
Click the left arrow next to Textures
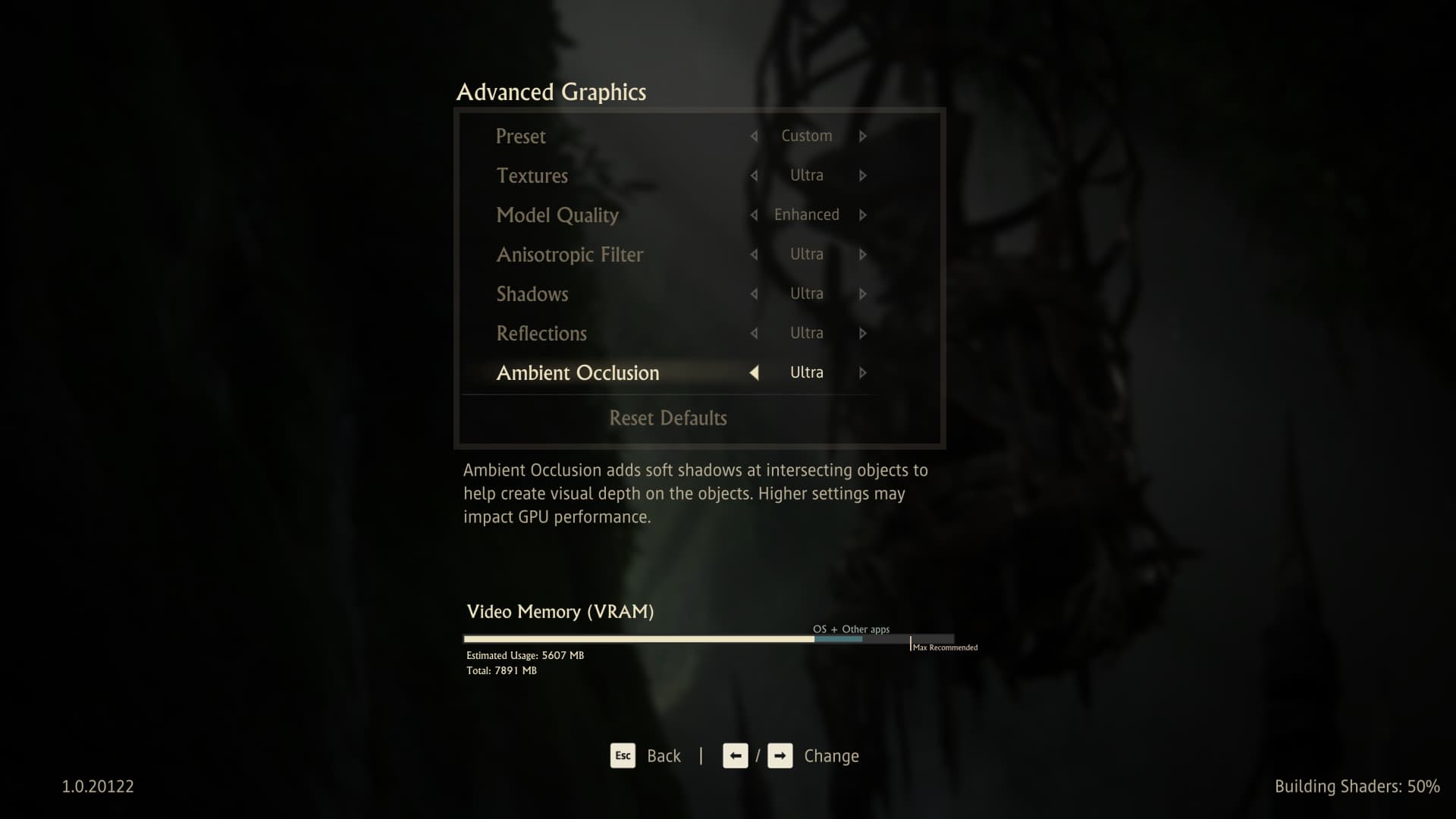[x=754, y=176]
